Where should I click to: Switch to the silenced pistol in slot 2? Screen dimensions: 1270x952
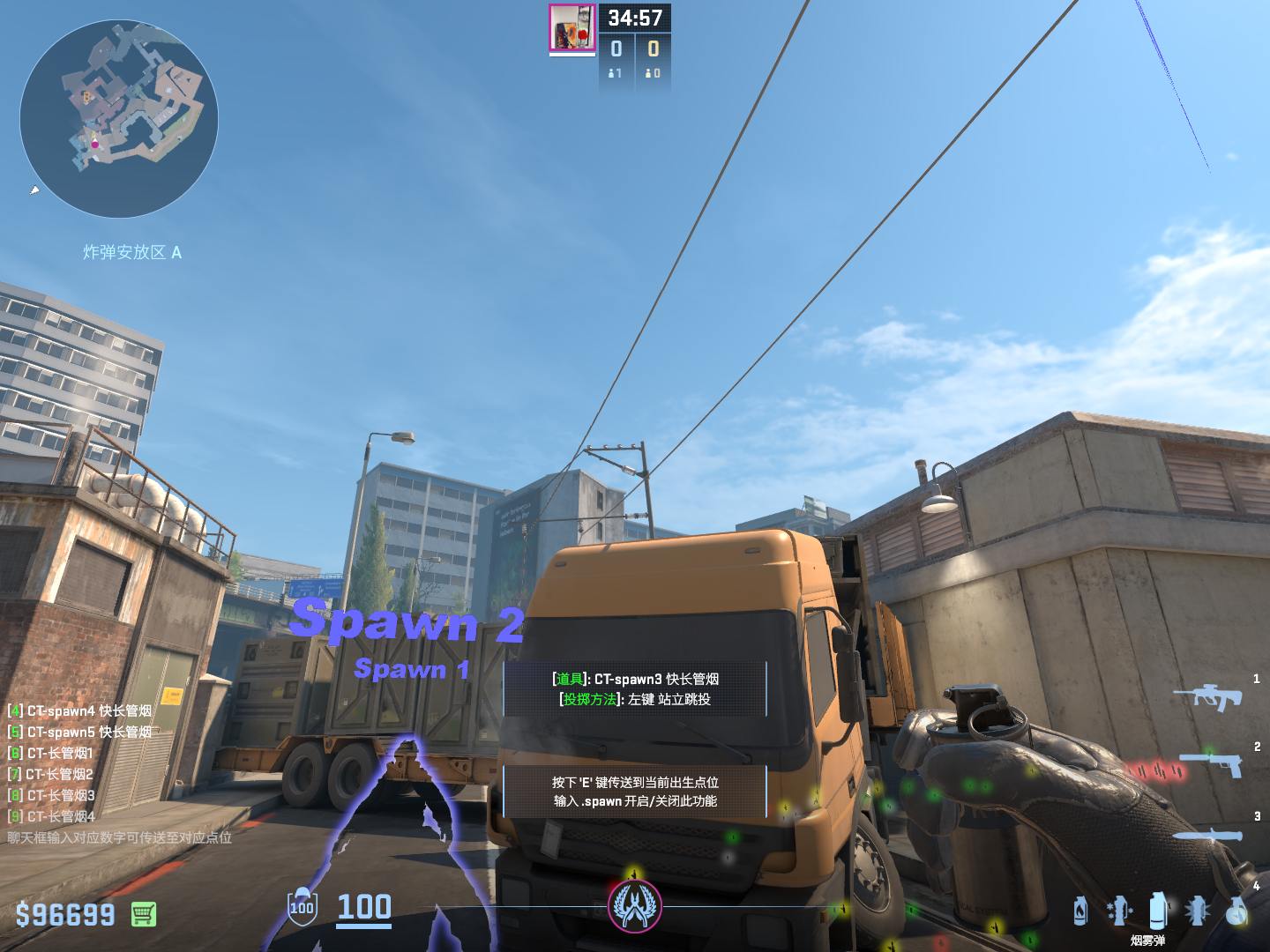tap(1213, 763)
